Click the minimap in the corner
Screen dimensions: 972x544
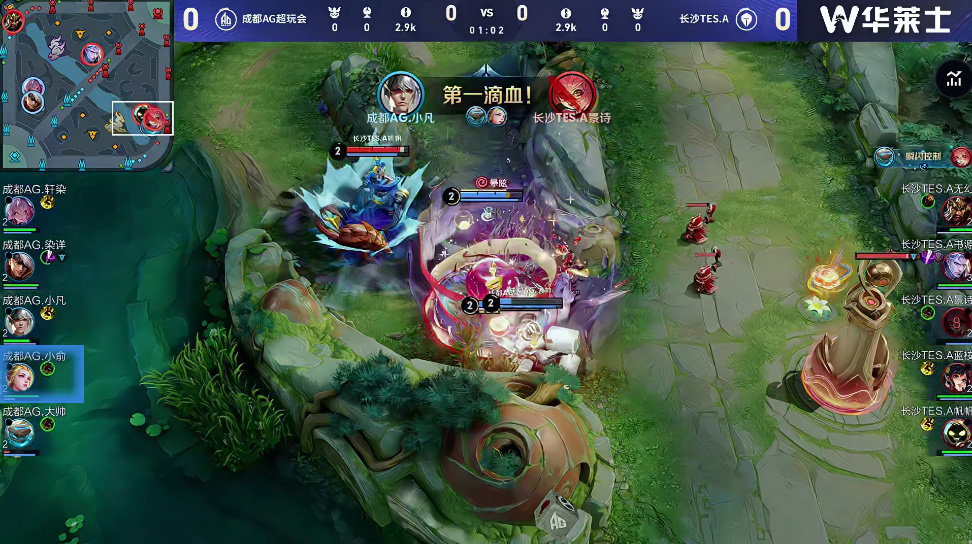[x=87, y=85]
